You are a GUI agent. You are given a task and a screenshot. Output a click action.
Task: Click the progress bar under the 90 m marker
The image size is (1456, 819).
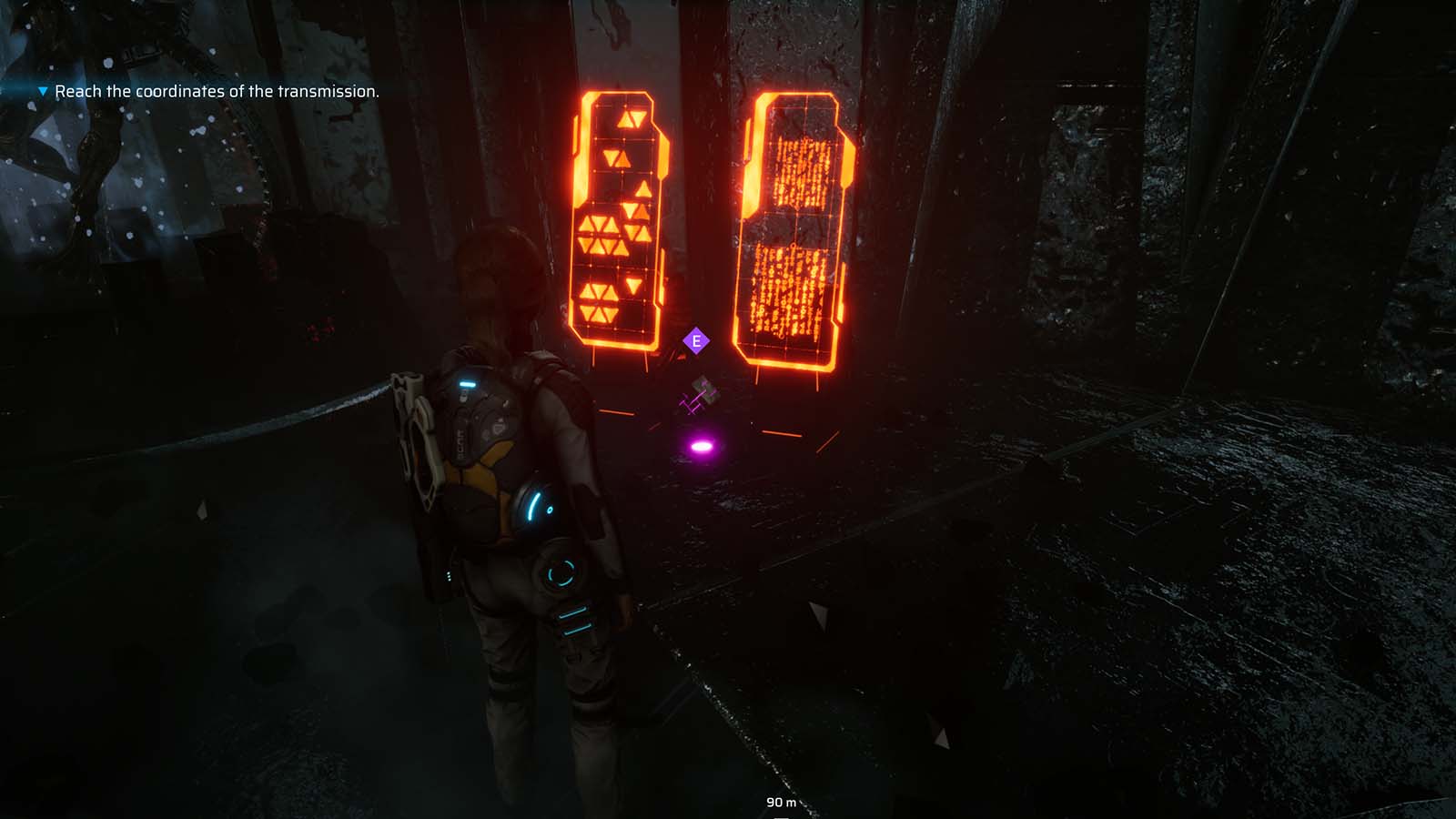tap(781, 816)
